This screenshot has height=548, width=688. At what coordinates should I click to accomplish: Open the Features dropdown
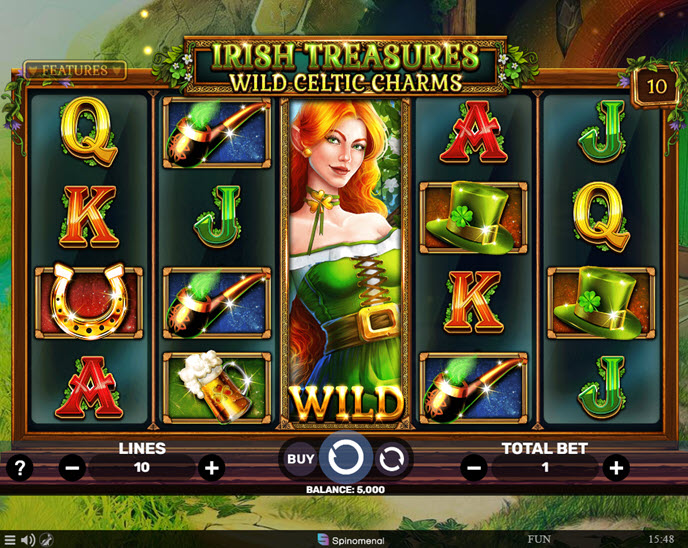click(75, 71)
